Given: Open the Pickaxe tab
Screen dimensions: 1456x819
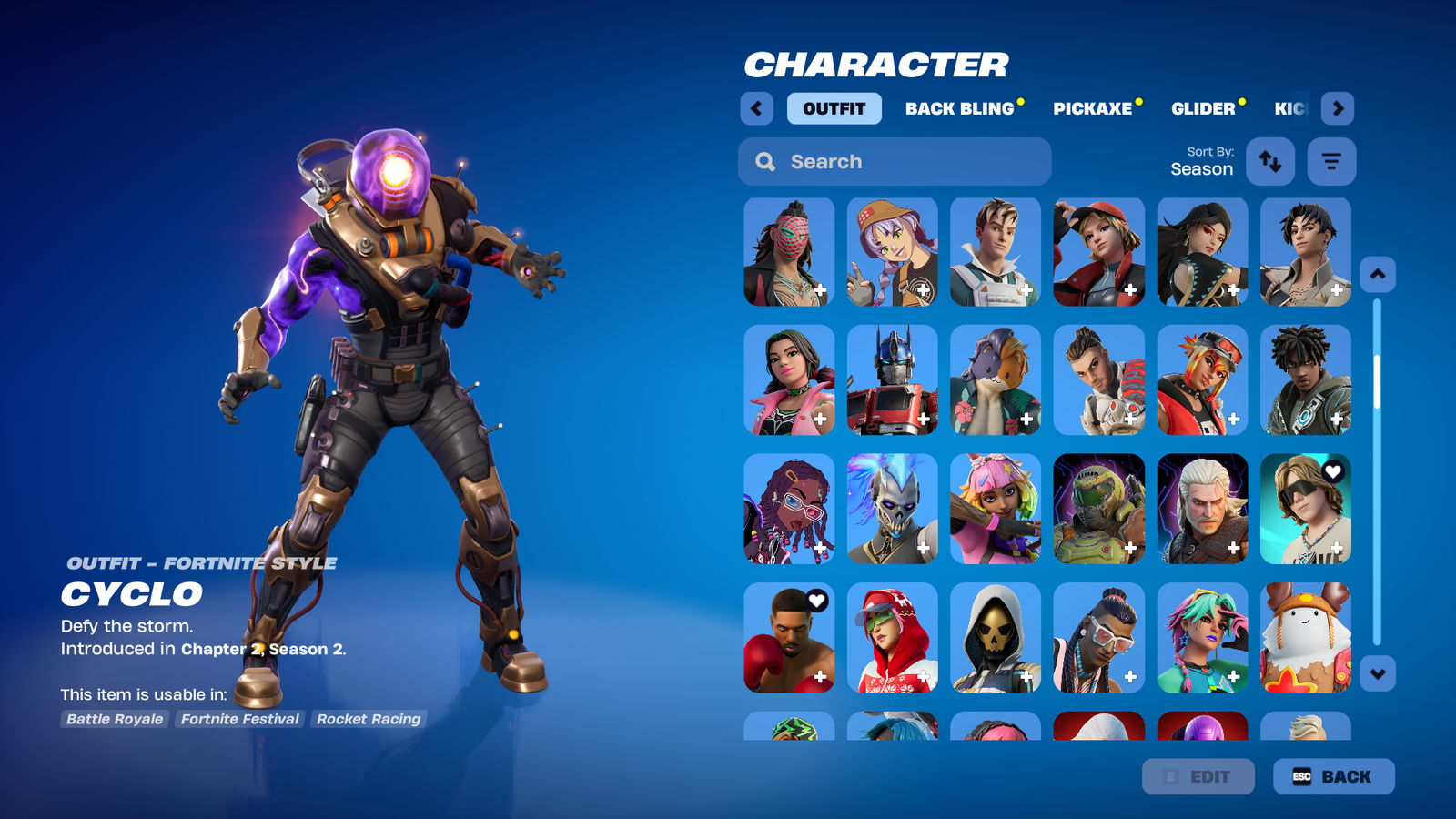Looking at the screenshot, I should 1092,108.
